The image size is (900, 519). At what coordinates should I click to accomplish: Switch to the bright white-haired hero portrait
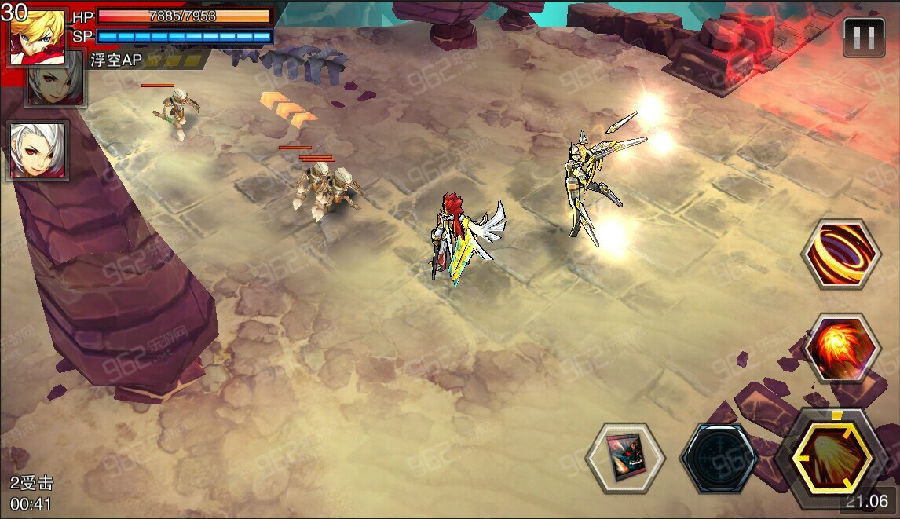pos(38,150)
